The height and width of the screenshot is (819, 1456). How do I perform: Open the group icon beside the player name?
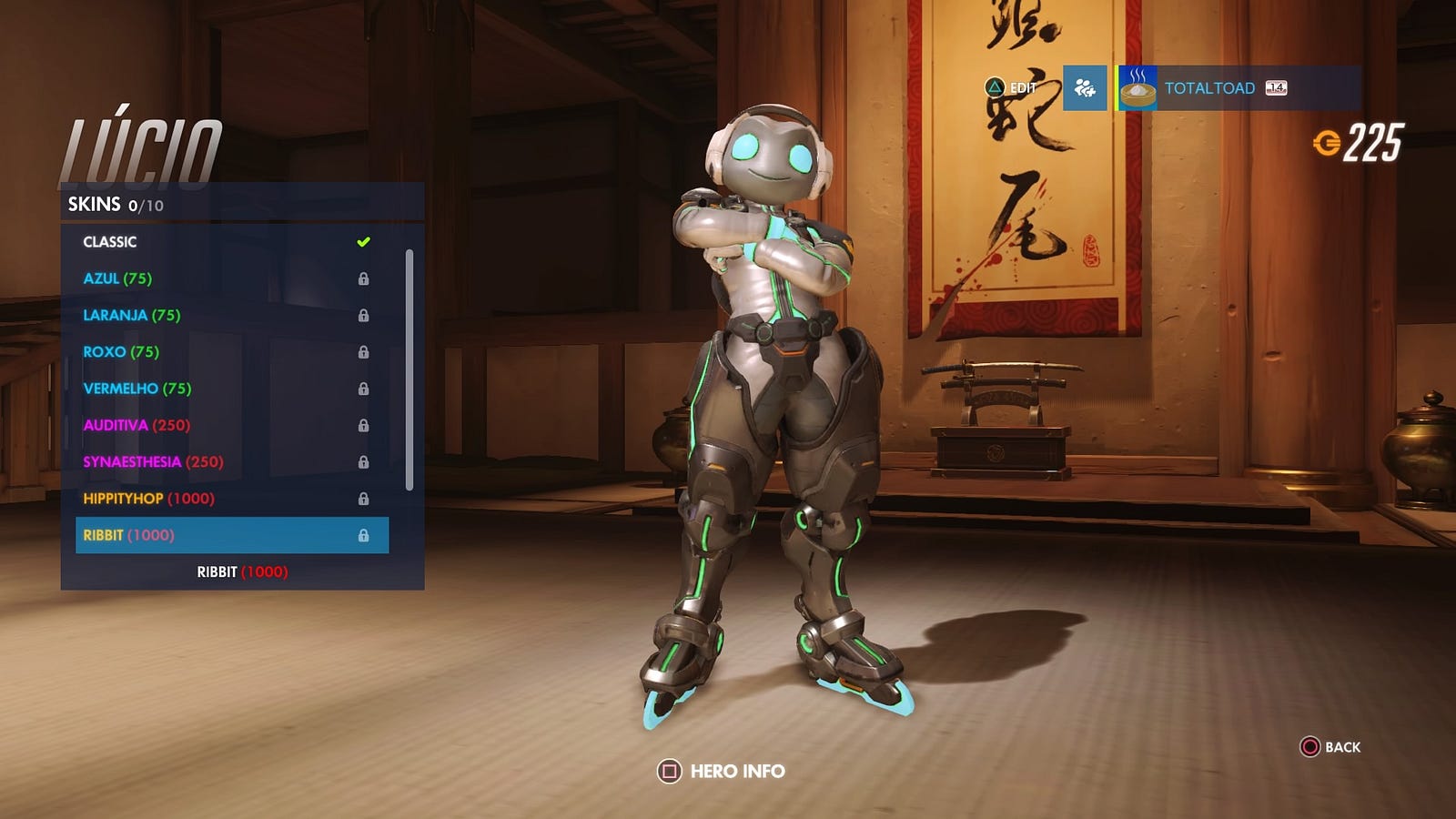click(1085, 88)
